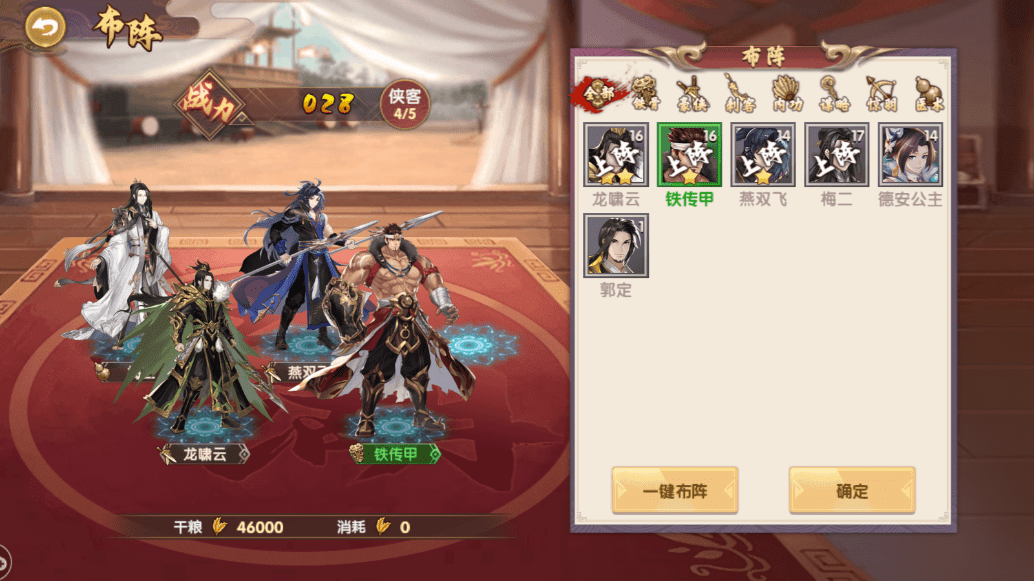Viewport: 1034px width, 581px height.
Task: Go back using the return arrow
Action: tap(44, 28)
